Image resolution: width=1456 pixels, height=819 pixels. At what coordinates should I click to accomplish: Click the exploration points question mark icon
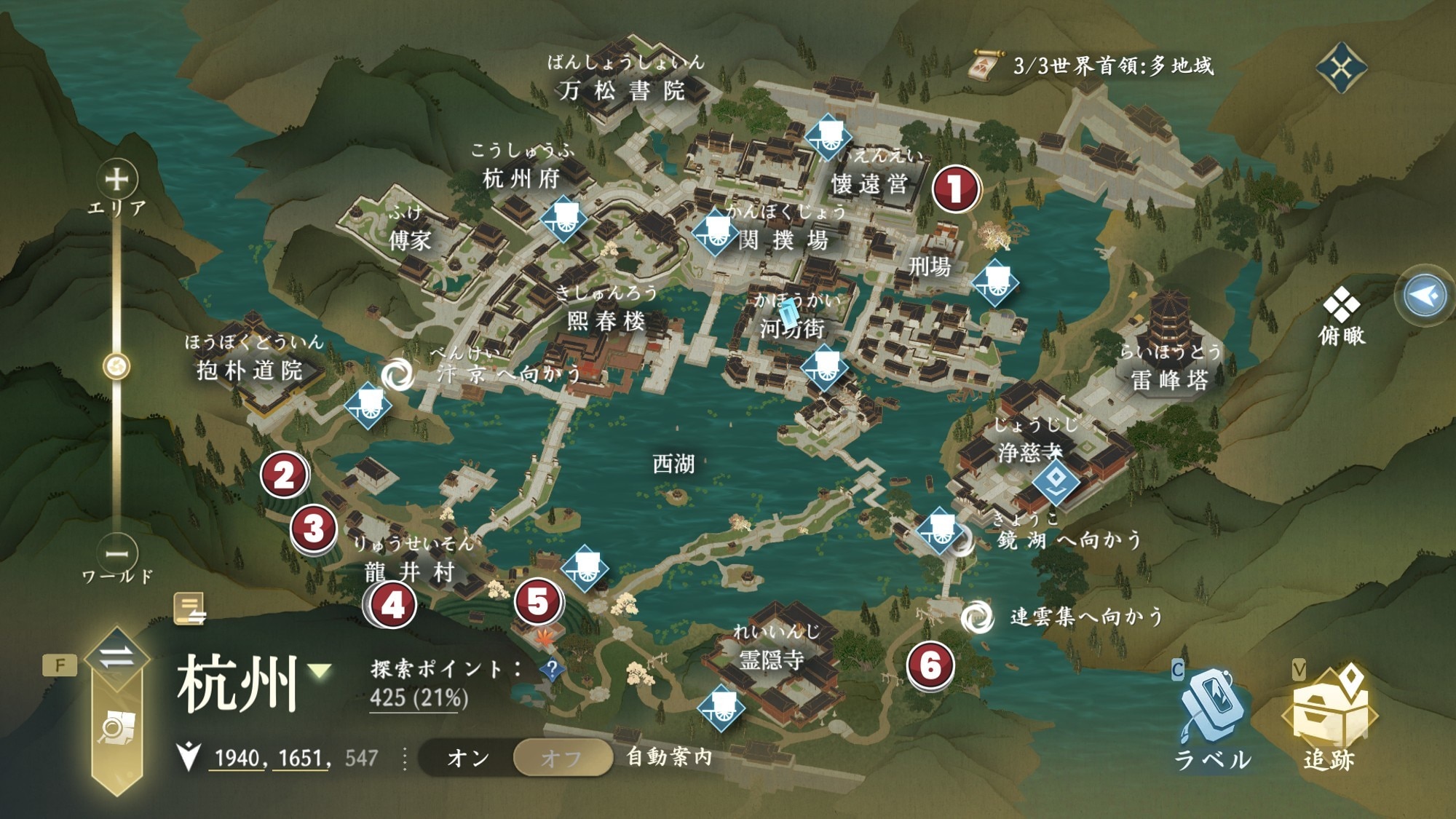click(552, 668)
